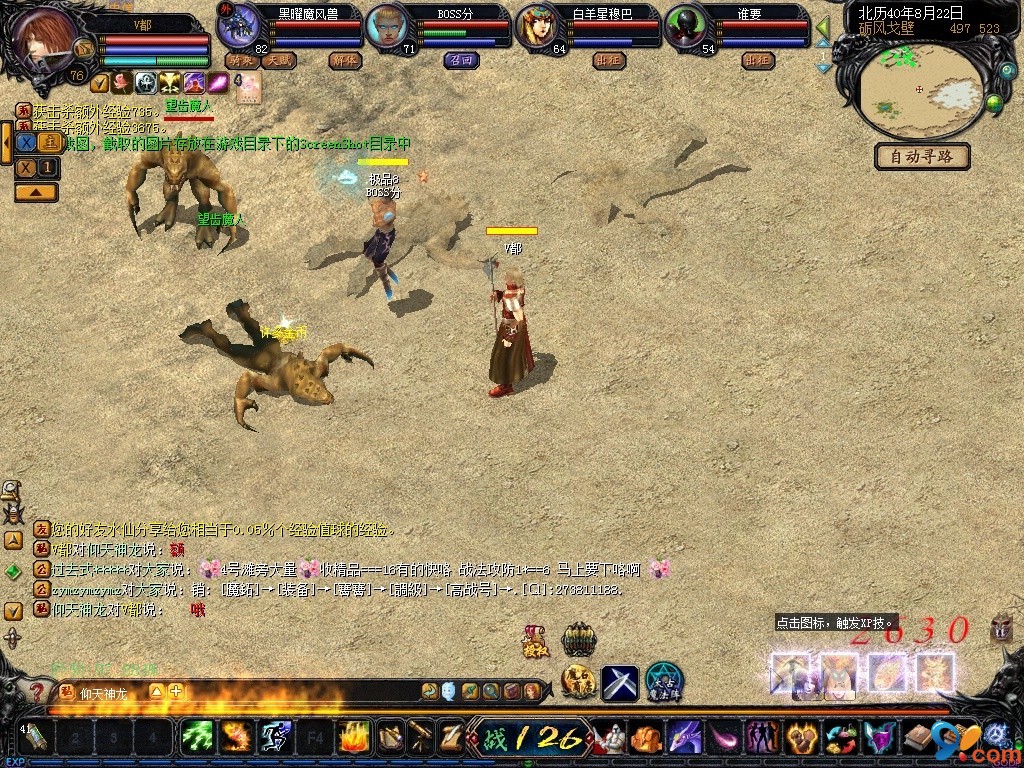The image size is (1024, 768).
Task: Use the green claw slash skill
Action: [x=197, y=738]
